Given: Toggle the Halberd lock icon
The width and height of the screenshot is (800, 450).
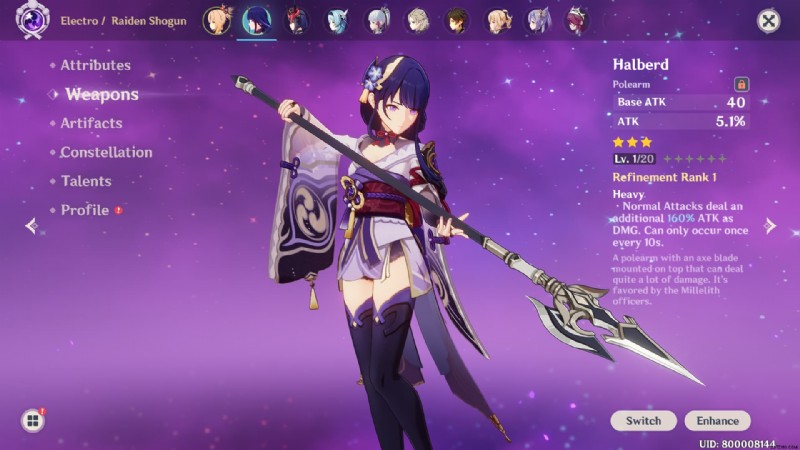Looking at the screenshot, I should click(741, 85).
